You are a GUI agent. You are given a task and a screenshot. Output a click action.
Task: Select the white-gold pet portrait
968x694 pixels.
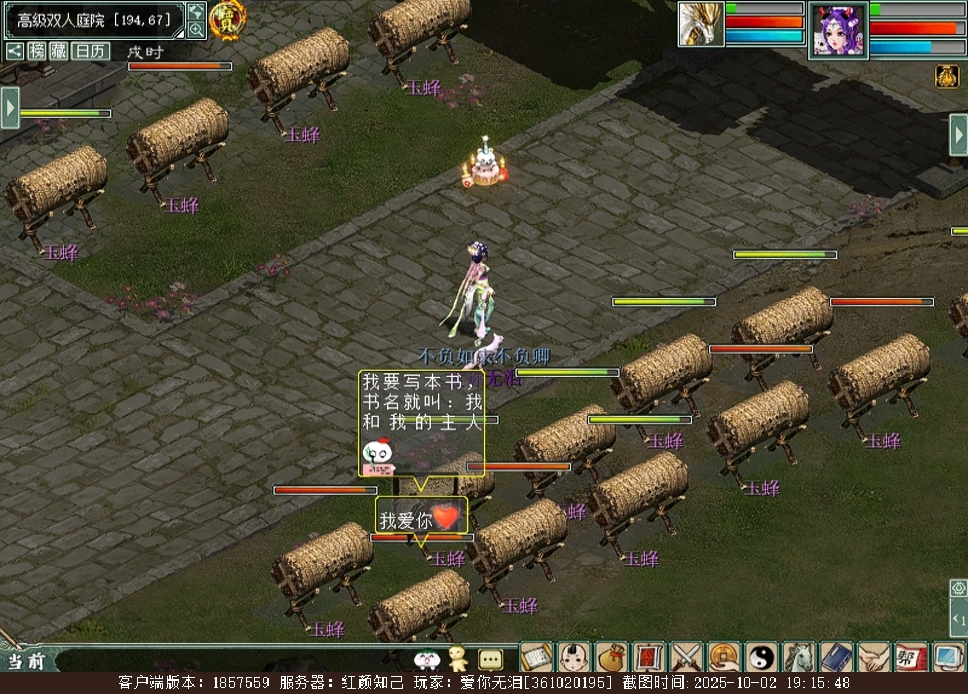pyautogui.click(x=700, y=24)
